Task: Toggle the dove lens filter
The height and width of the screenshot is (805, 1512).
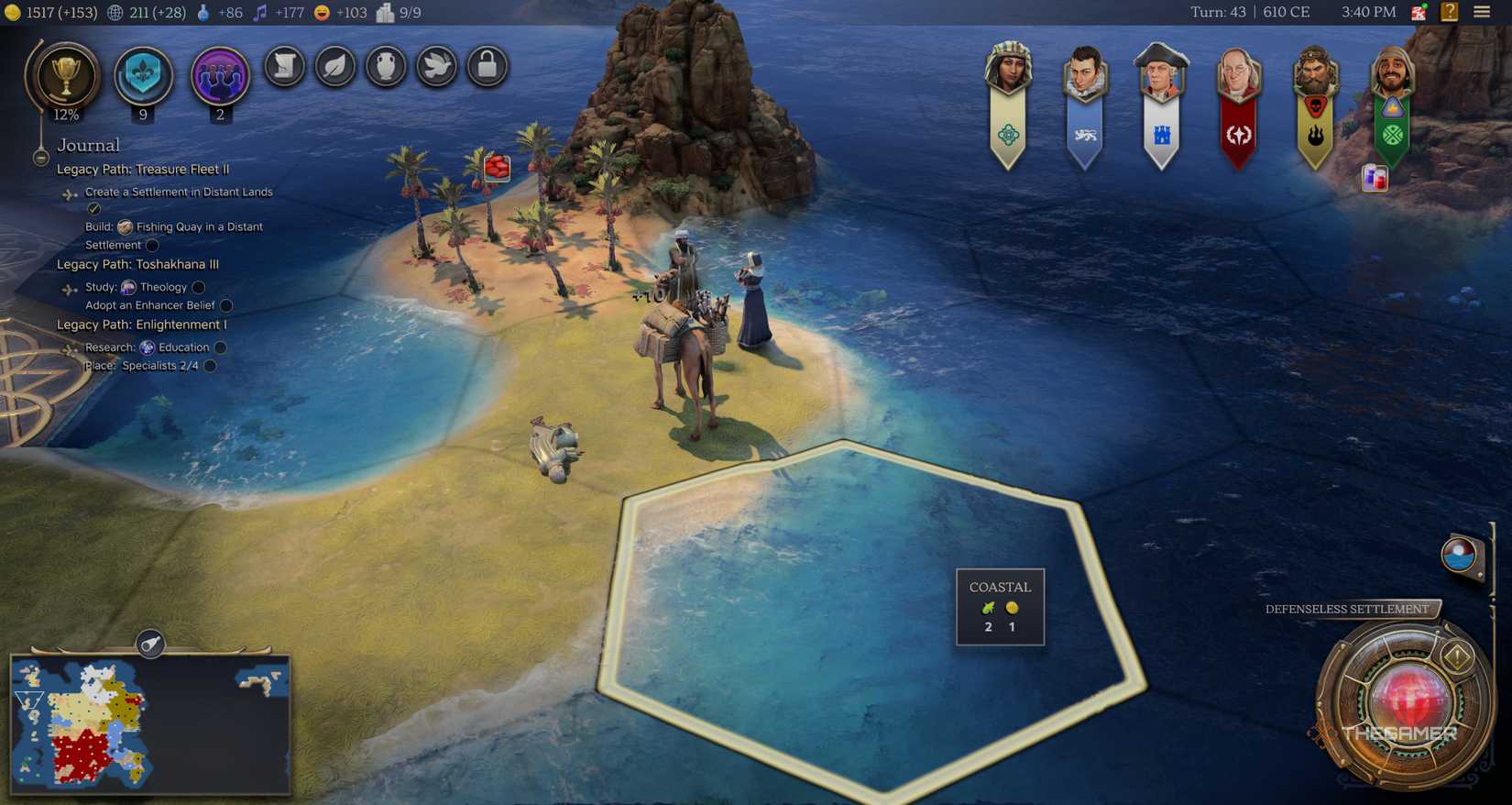Action: (437, 66)
